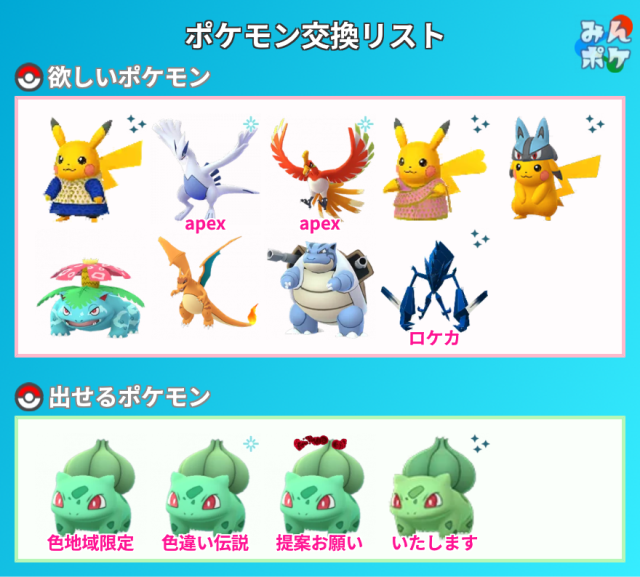Screen dimensions: 640x577
Task: Select the Mega Blastoise thumbnail
Action: coord(319,285)
